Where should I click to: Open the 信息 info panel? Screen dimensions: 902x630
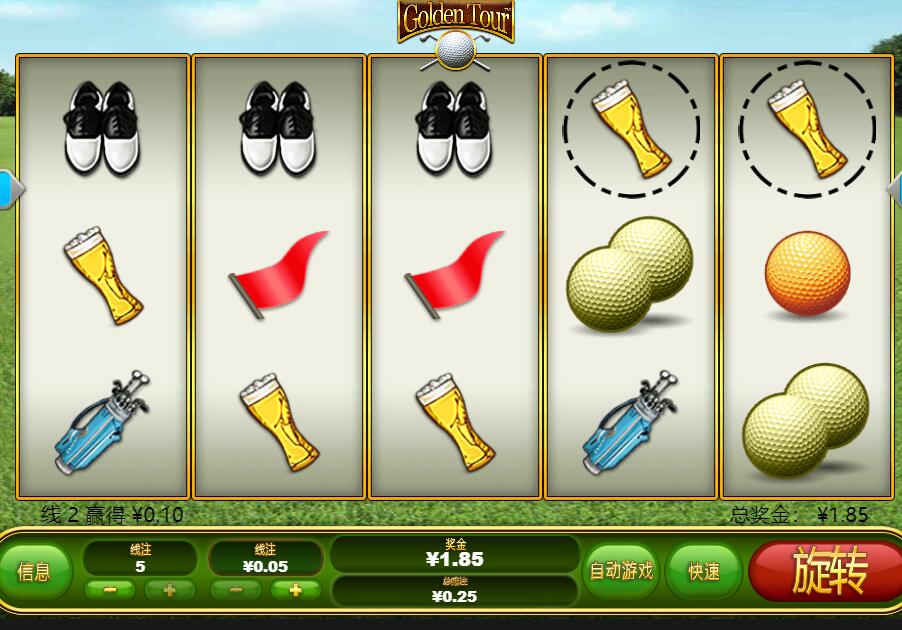[34, 572]
